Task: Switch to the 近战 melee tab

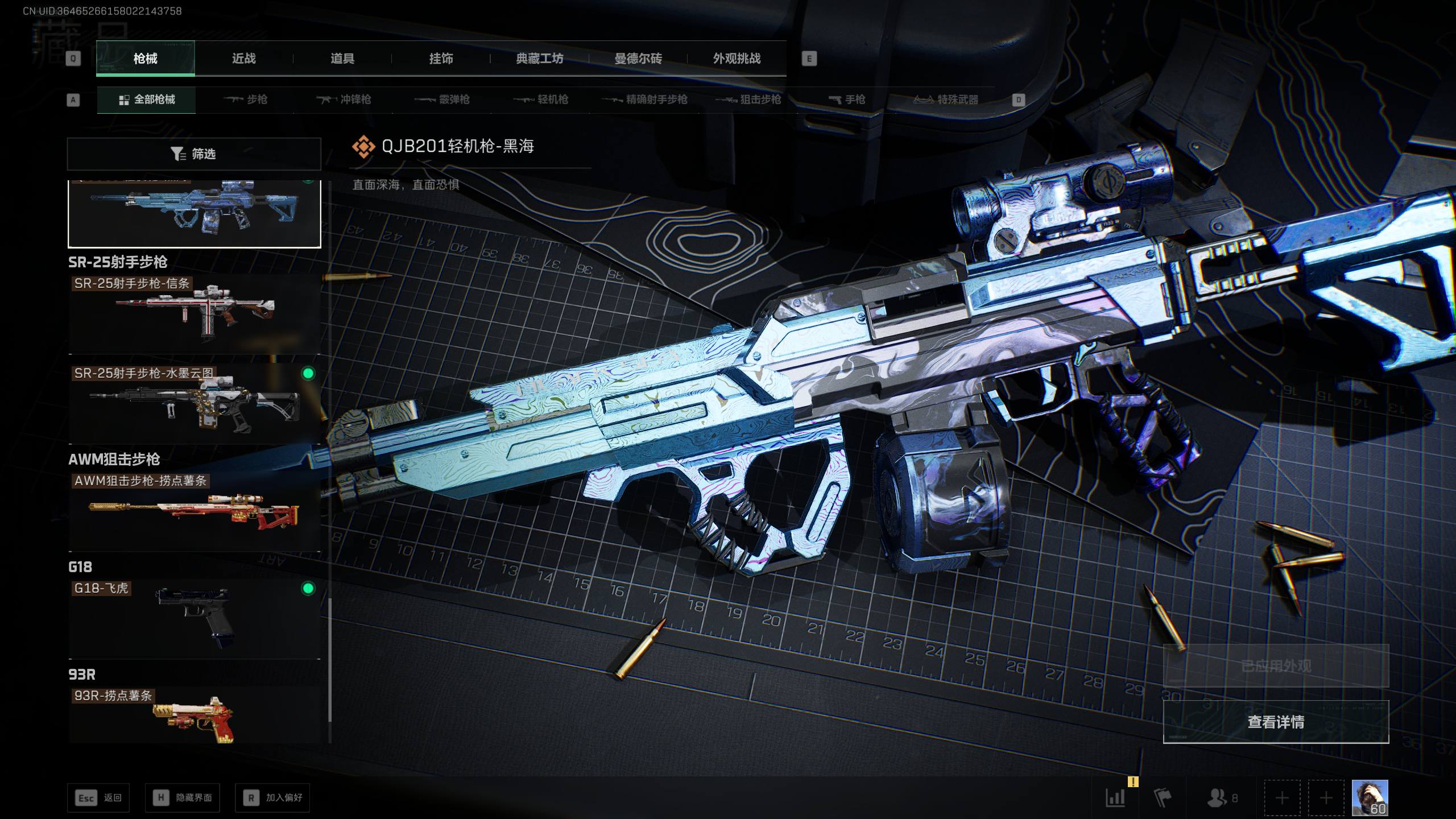Action: [243, 59]
